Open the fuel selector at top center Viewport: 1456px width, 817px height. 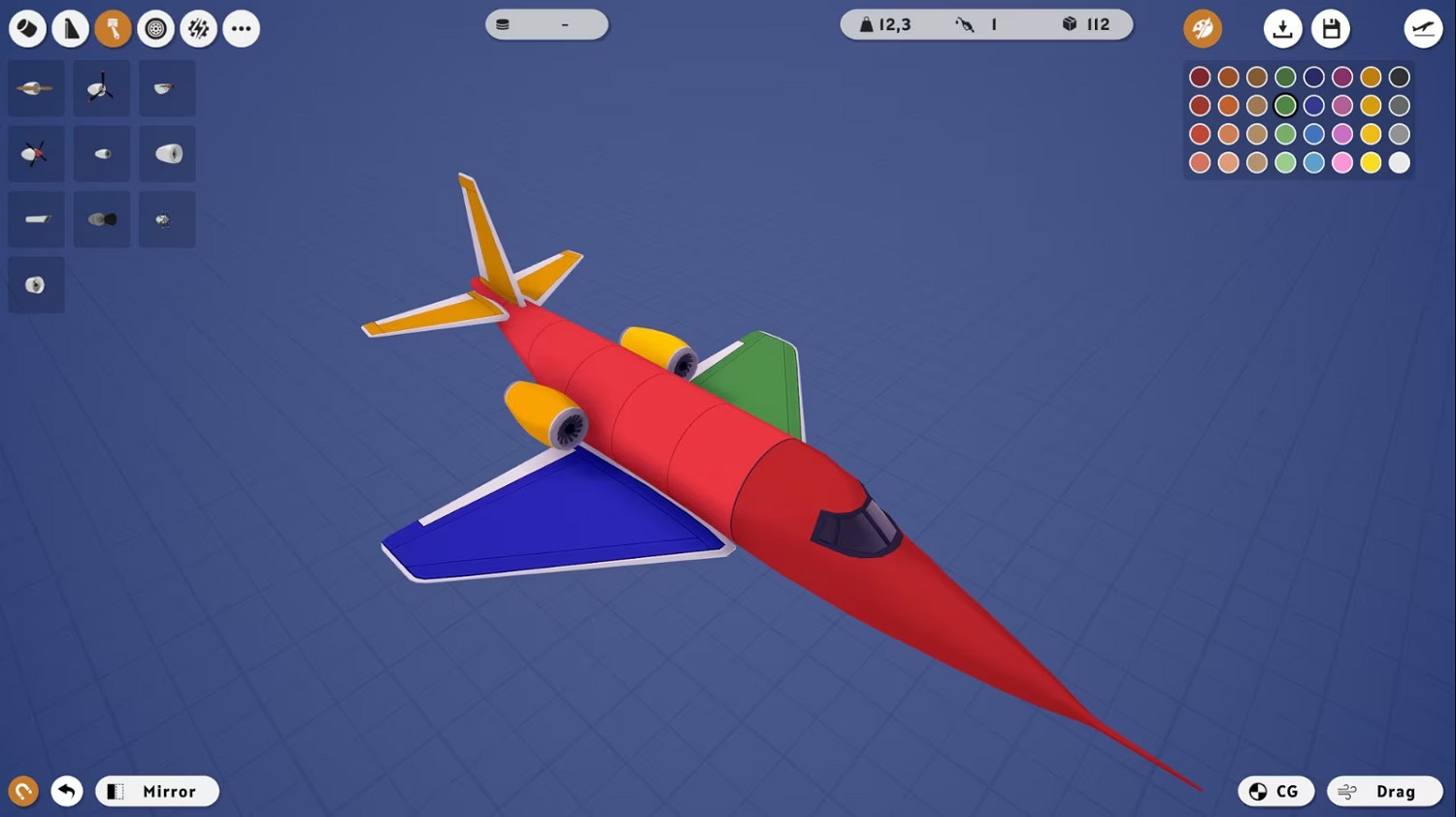(x=546, y=24)
